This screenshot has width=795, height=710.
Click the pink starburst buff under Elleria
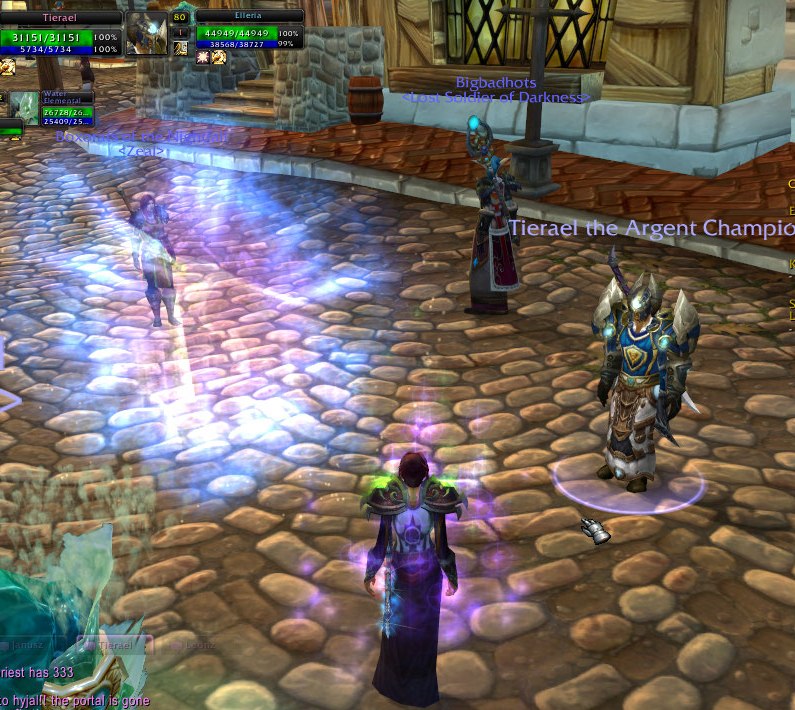(x=203, y=58)
